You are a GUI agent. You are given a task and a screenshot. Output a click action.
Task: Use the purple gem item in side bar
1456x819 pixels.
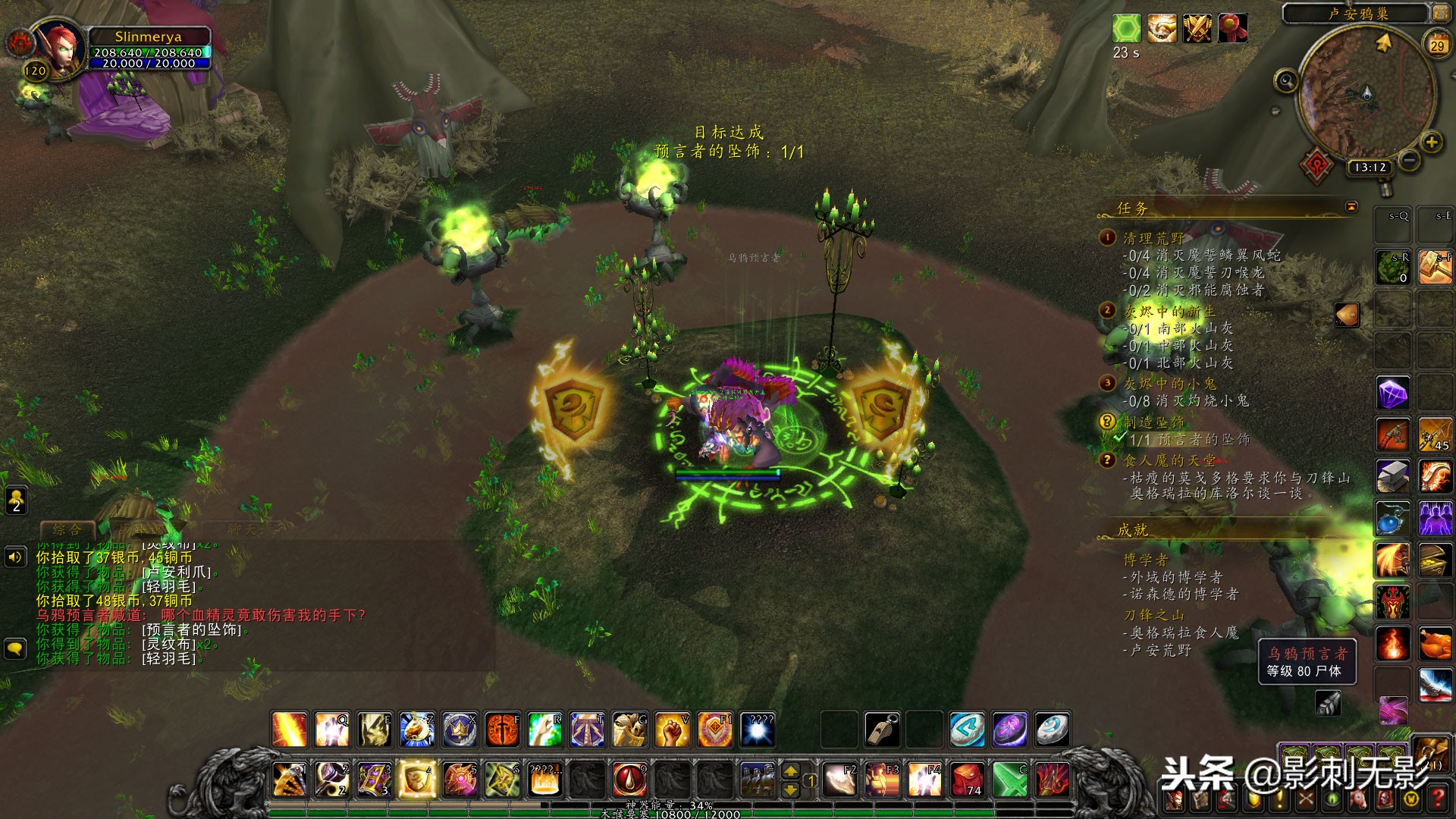click(x=1393, y=394)
